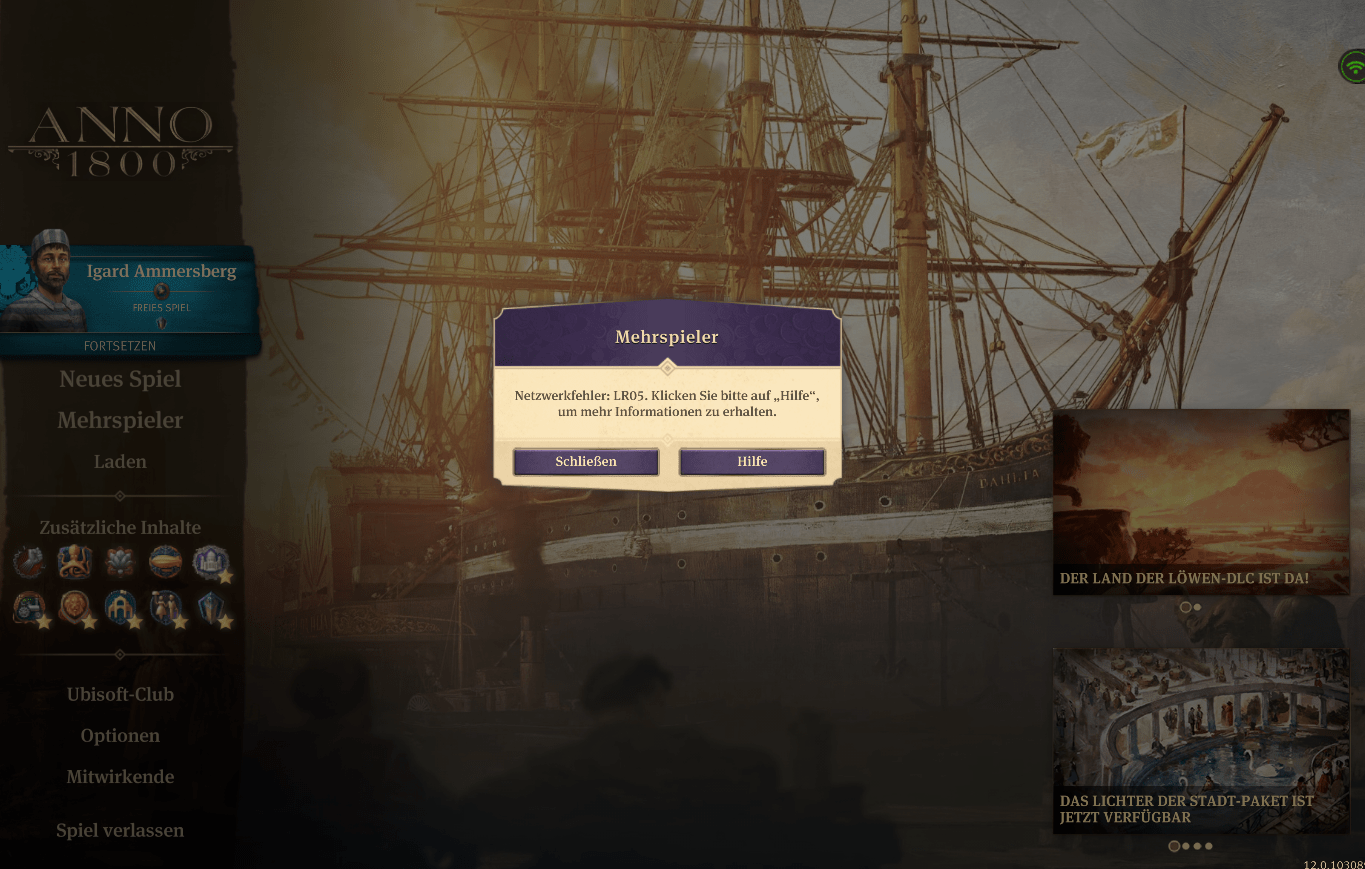
Task: Select the Taj Mahal palace DLC icon
Action: [209, 562]
